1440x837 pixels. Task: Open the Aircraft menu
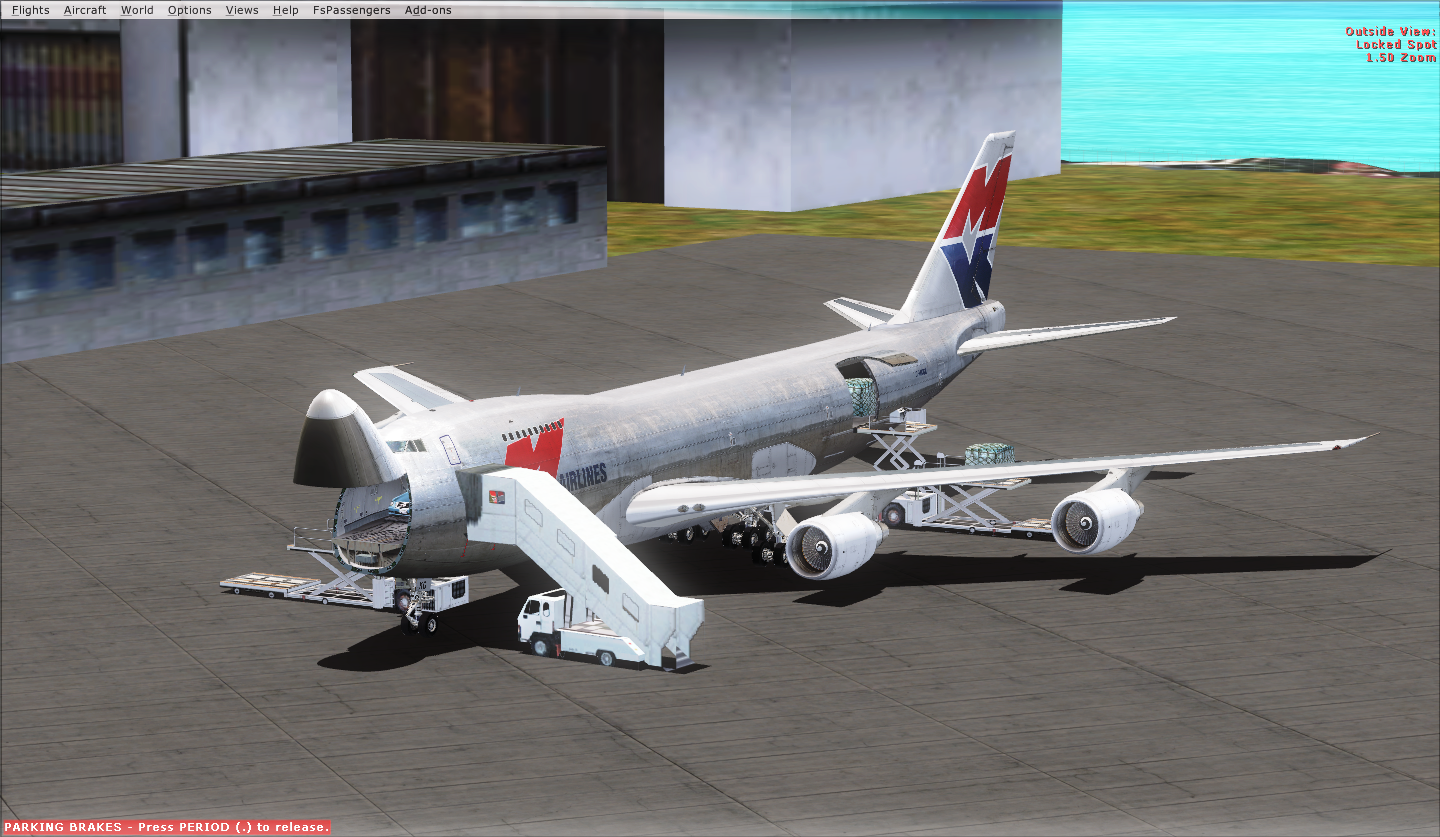[x=85, y=10]
